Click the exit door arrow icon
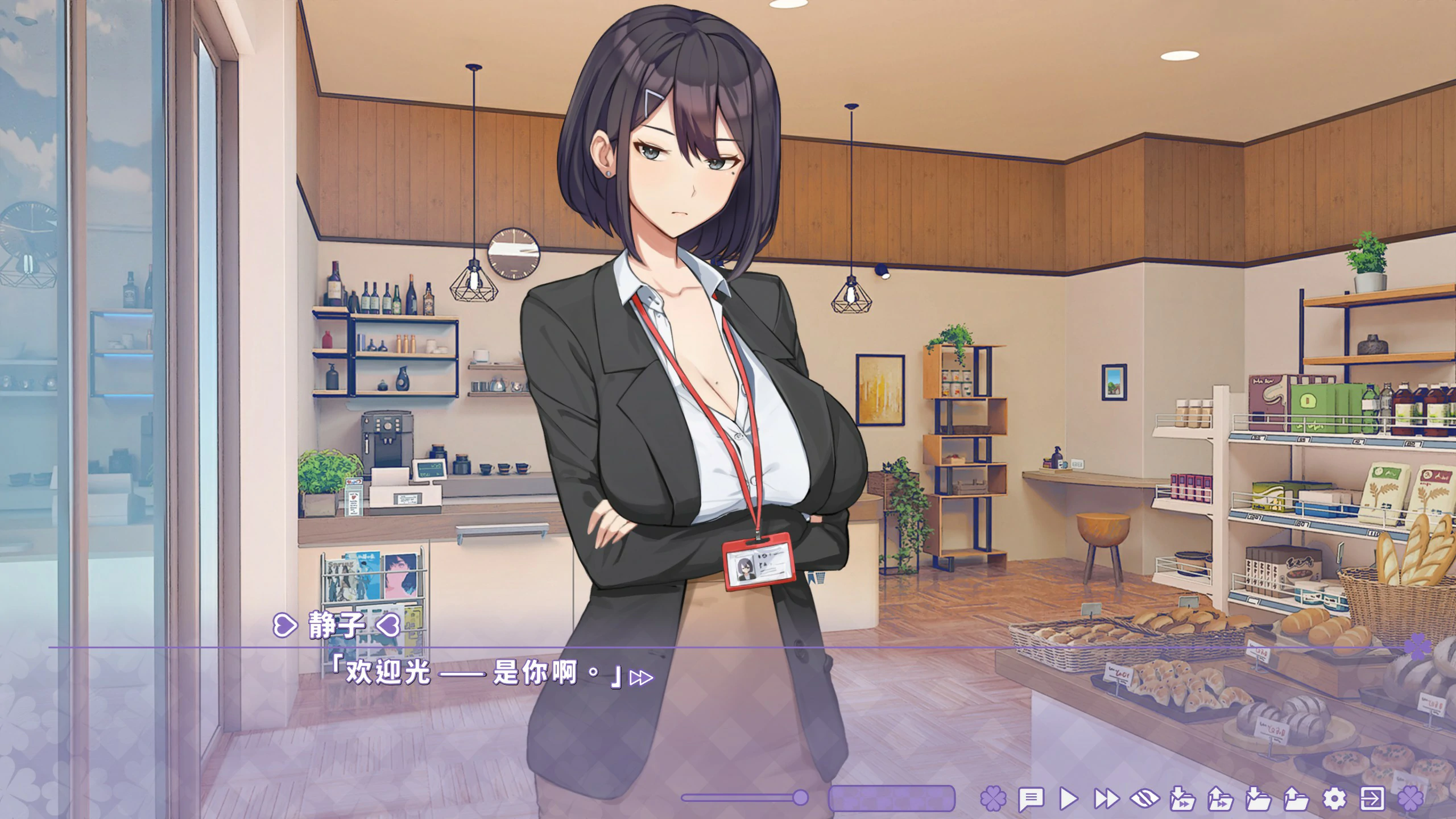Screen dimensions: 1456x819 coord(1372,799)
